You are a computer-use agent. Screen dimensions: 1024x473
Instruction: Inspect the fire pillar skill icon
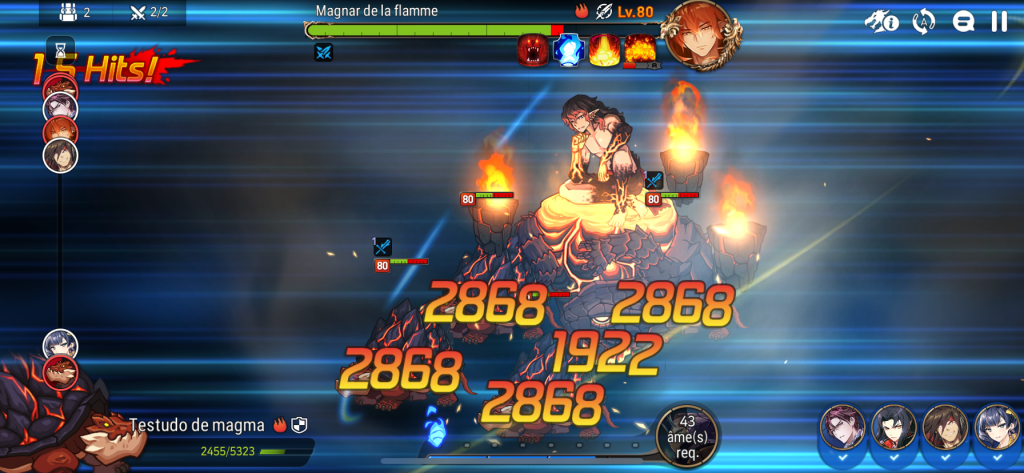604,50
